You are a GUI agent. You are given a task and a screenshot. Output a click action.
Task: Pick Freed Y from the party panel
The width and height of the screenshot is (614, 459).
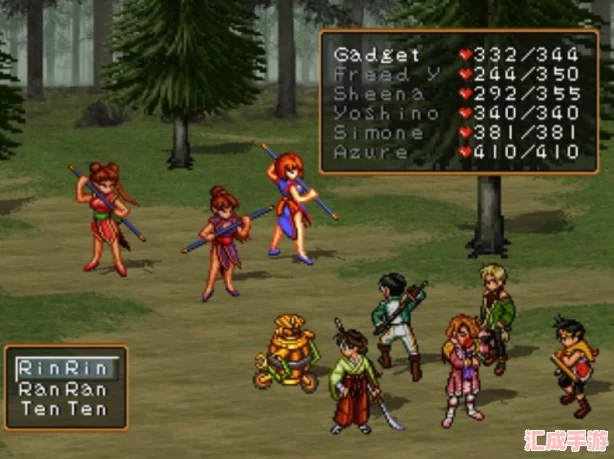(378, 75)
